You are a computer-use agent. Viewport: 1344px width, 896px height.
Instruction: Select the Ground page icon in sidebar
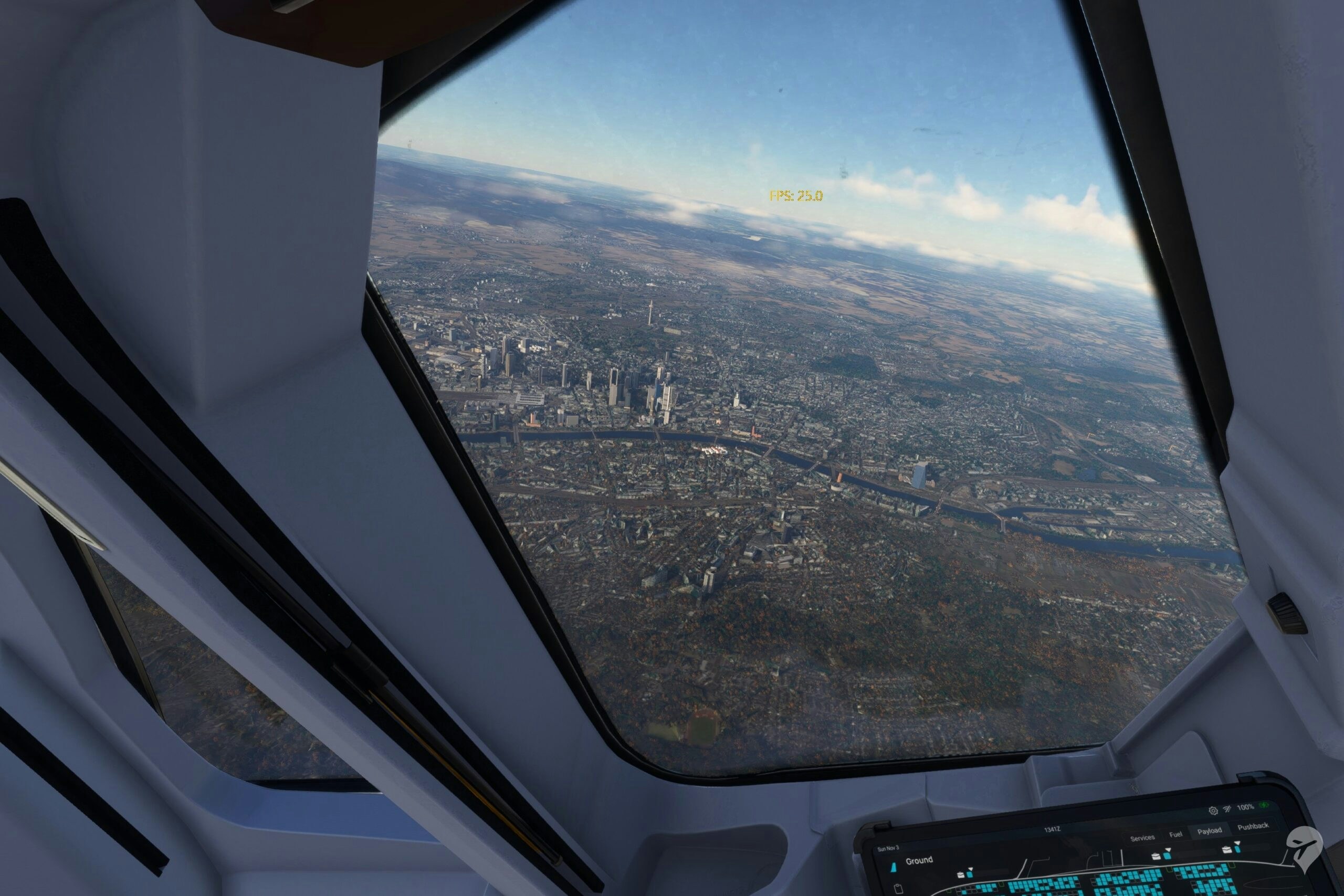click(894, 868)
